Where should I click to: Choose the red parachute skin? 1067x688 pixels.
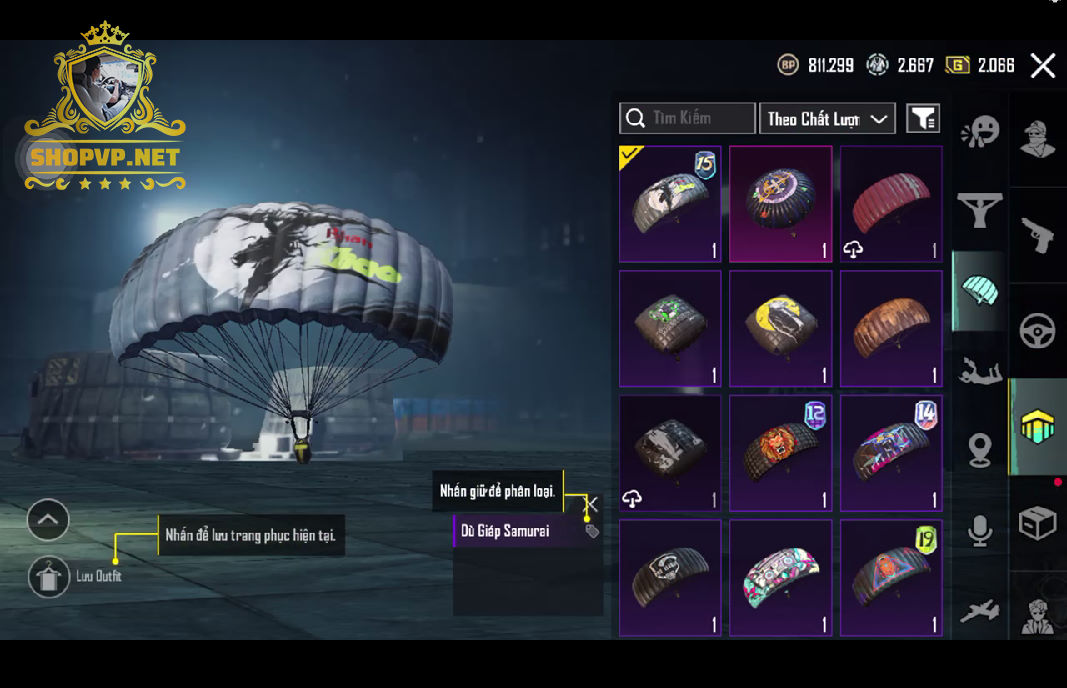(x=891, y=204)
